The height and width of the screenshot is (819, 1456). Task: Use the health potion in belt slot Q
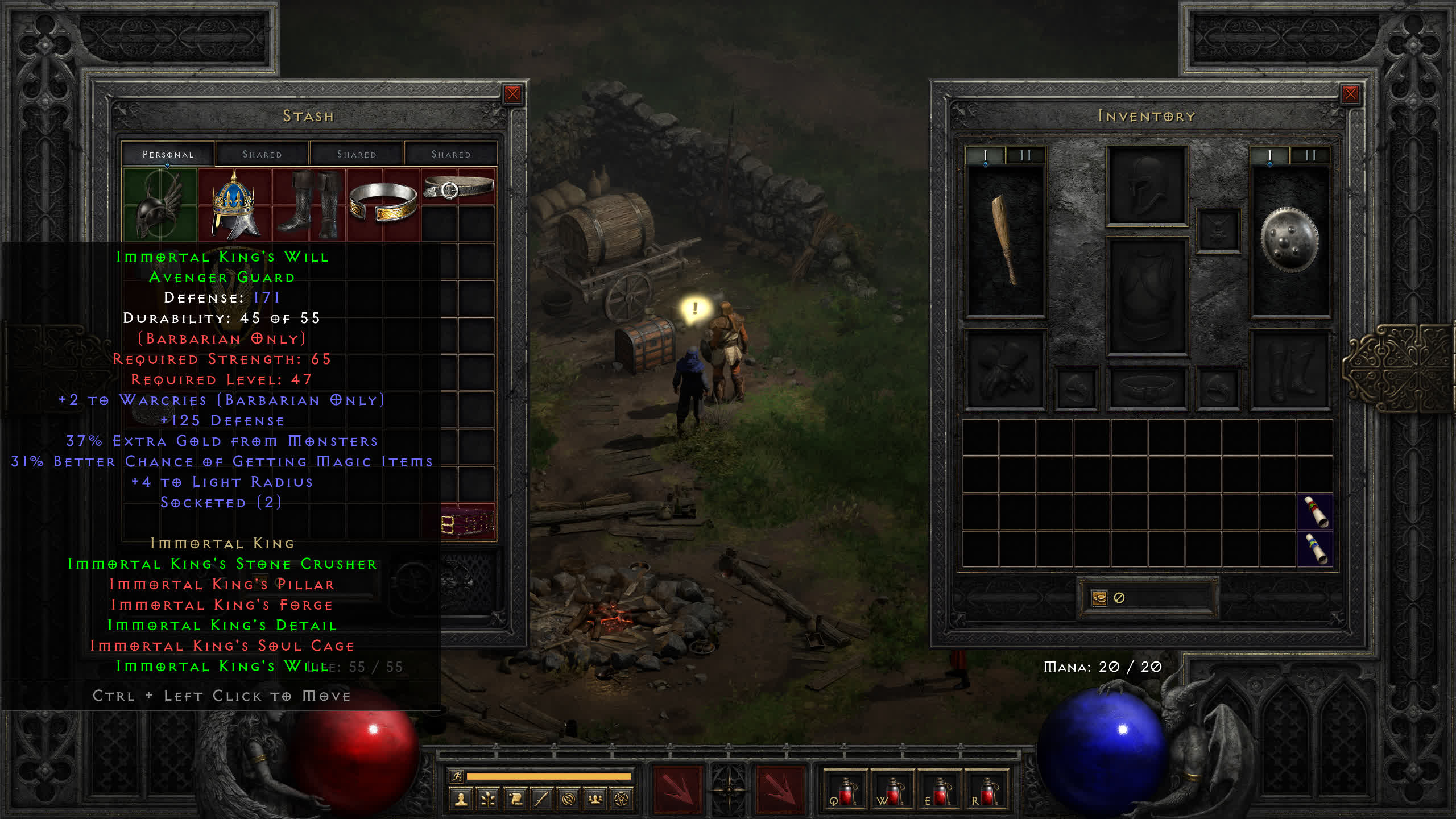(846, 792)
